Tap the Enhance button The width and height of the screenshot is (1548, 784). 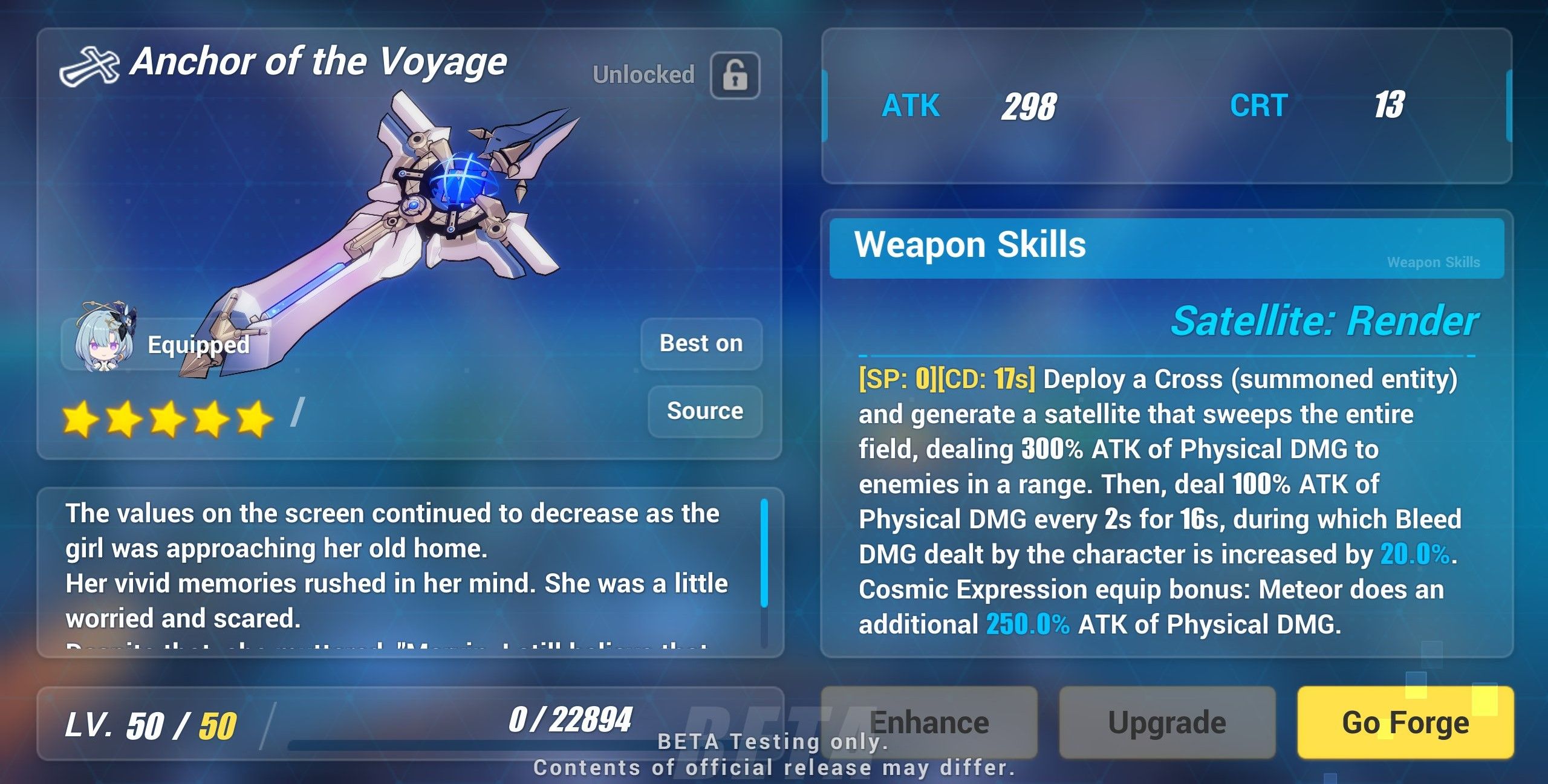[936, 721]
